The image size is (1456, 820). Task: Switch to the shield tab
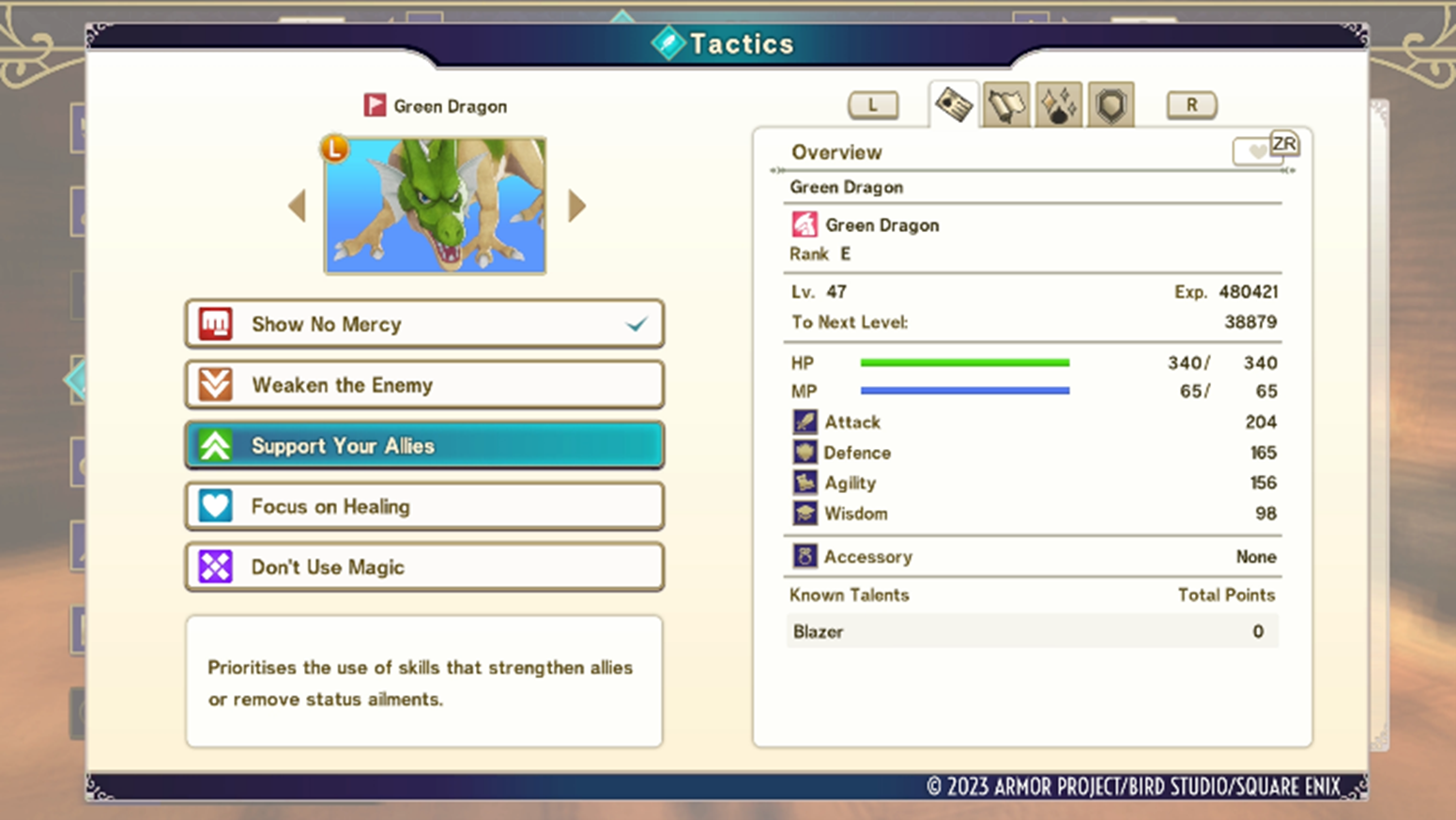[x=1111, y=105]
